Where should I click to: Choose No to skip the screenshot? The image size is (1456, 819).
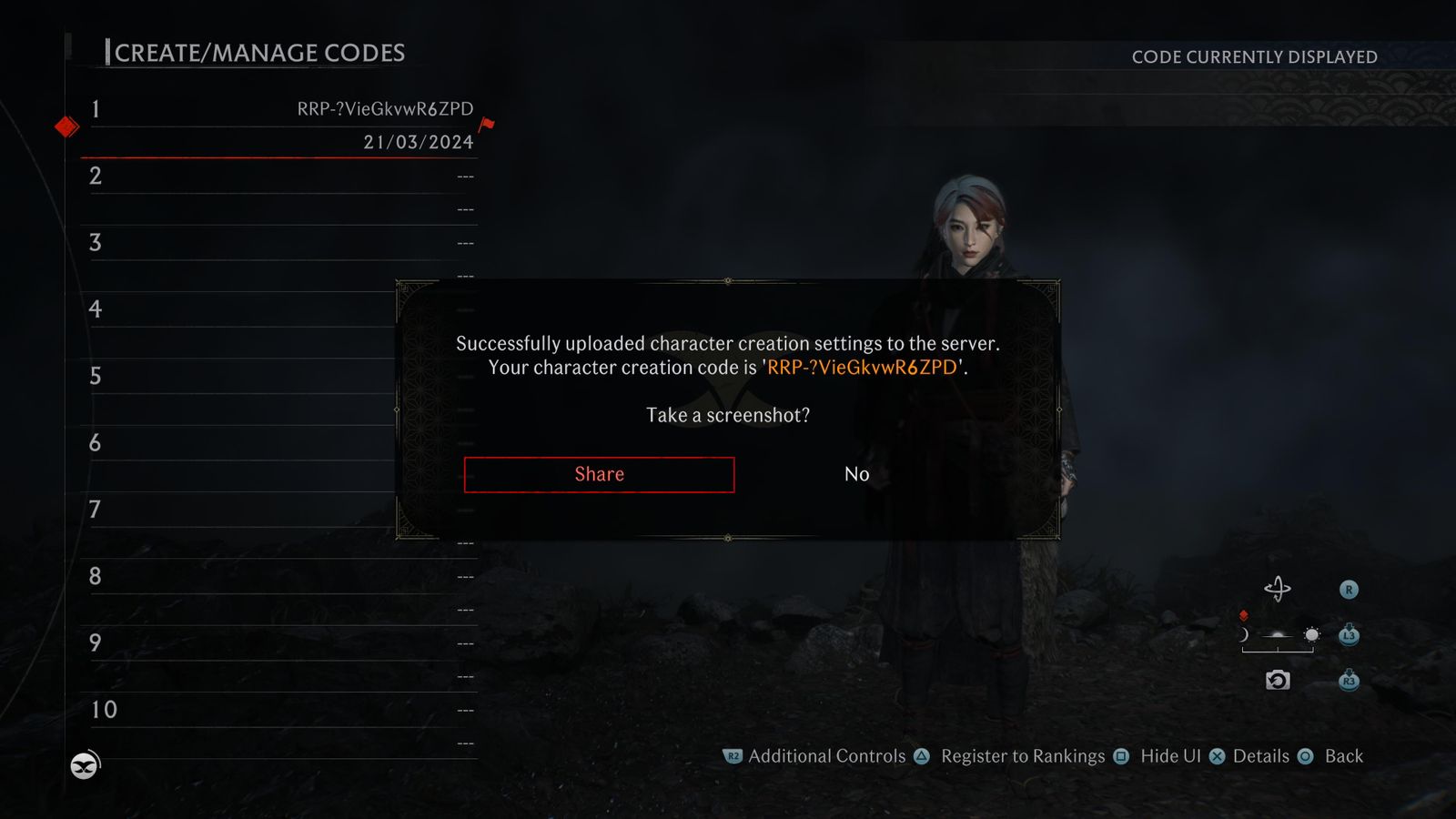(854, 474)
